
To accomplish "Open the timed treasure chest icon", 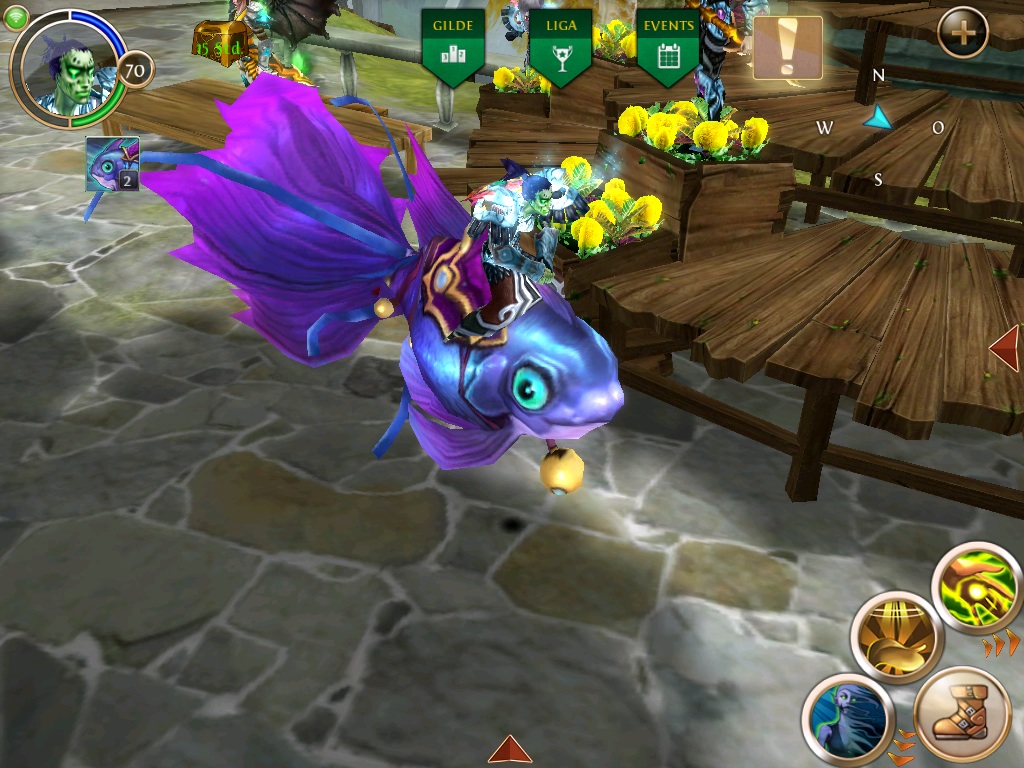I will [x=218, y=42].
